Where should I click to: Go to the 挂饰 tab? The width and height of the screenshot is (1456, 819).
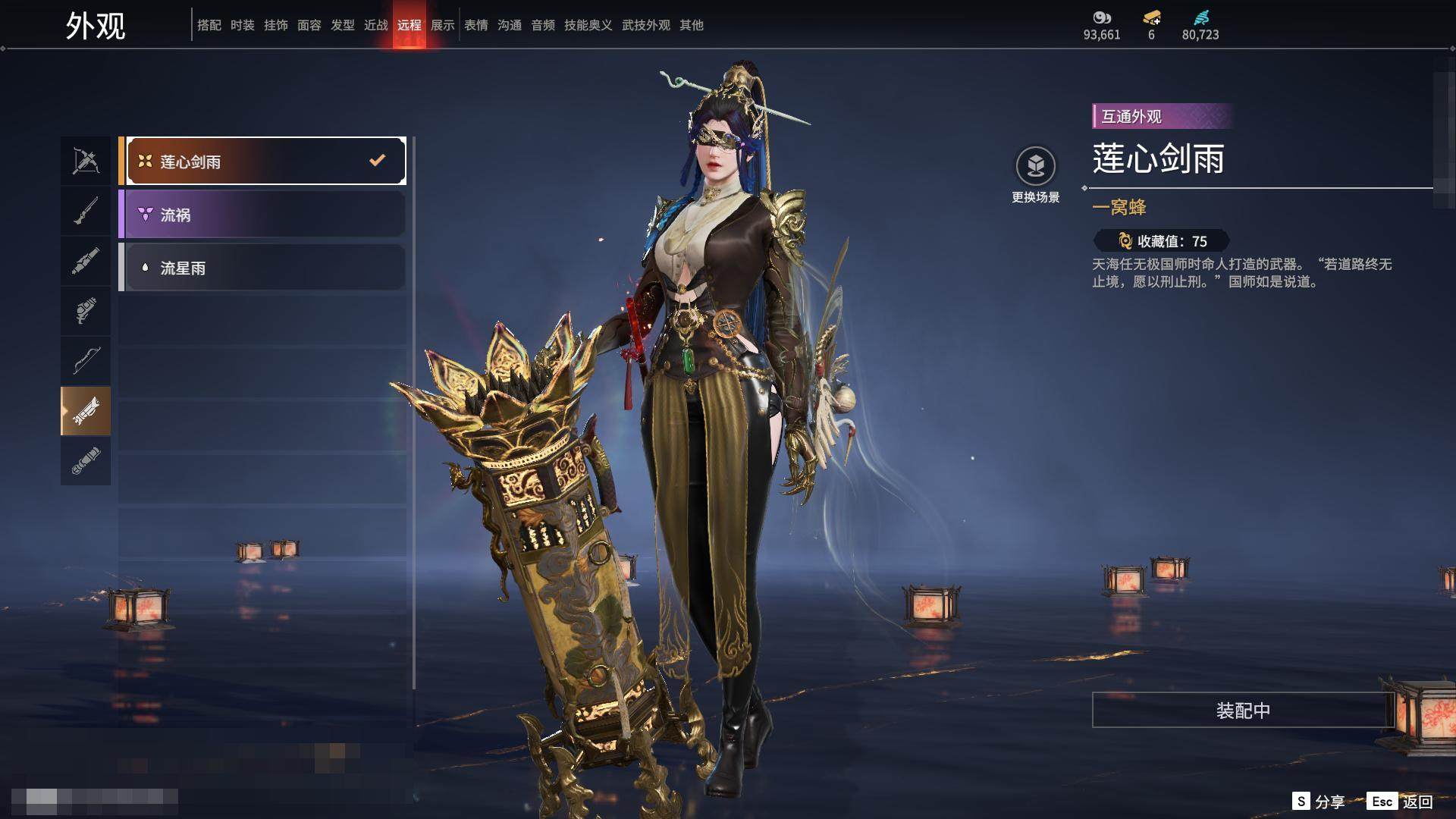click(x=276, y=25)
